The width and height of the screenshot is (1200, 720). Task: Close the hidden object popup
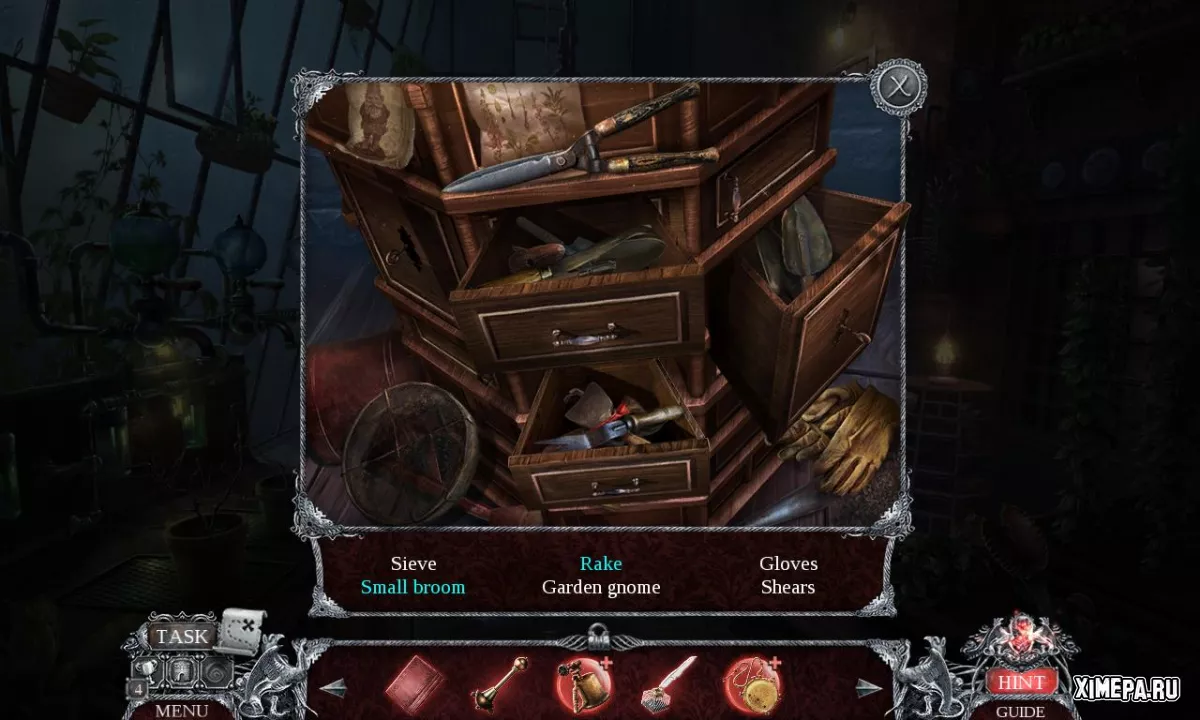897,89
